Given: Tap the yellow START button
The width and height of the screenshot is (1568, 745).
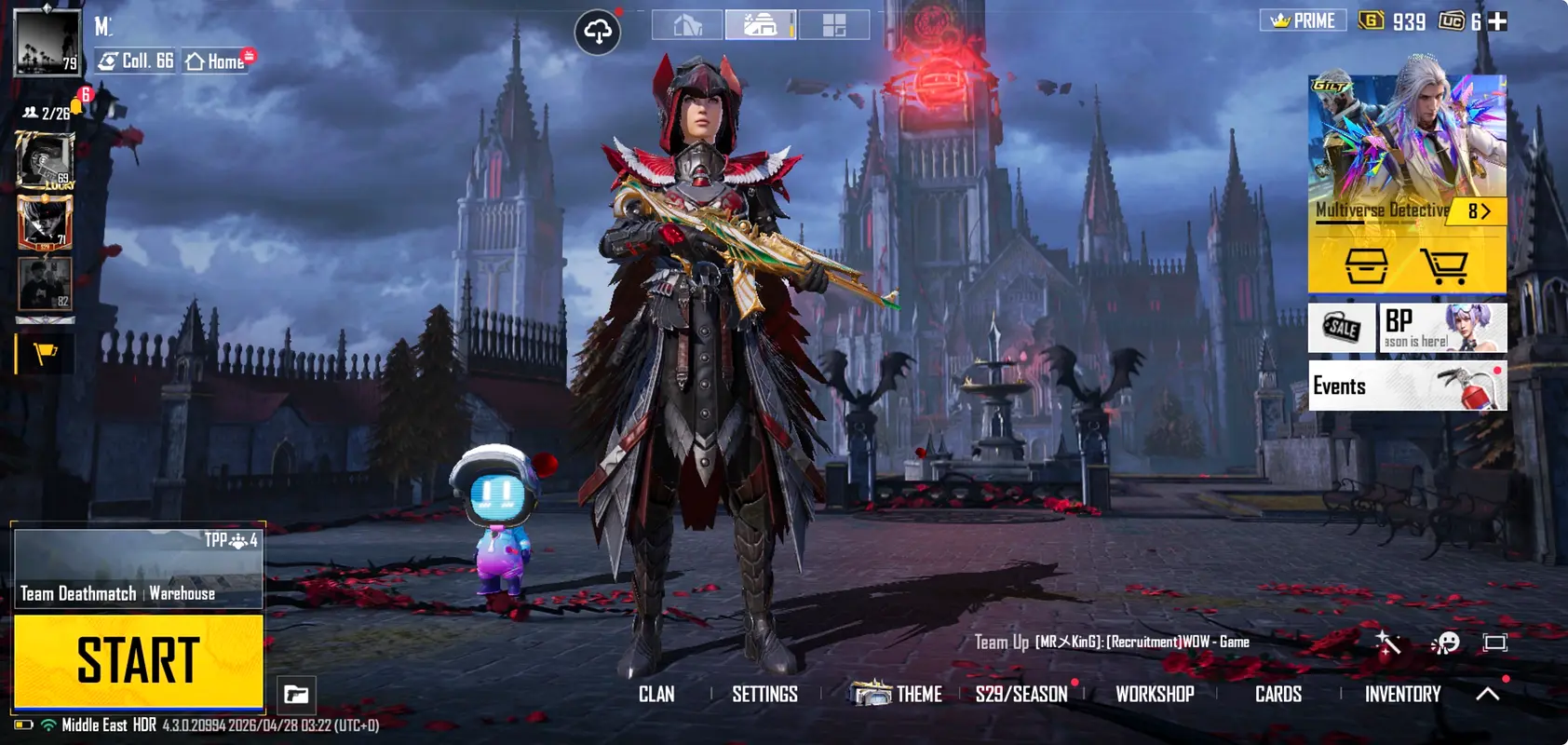Looking at the screenshot, I should pos(138,660).
